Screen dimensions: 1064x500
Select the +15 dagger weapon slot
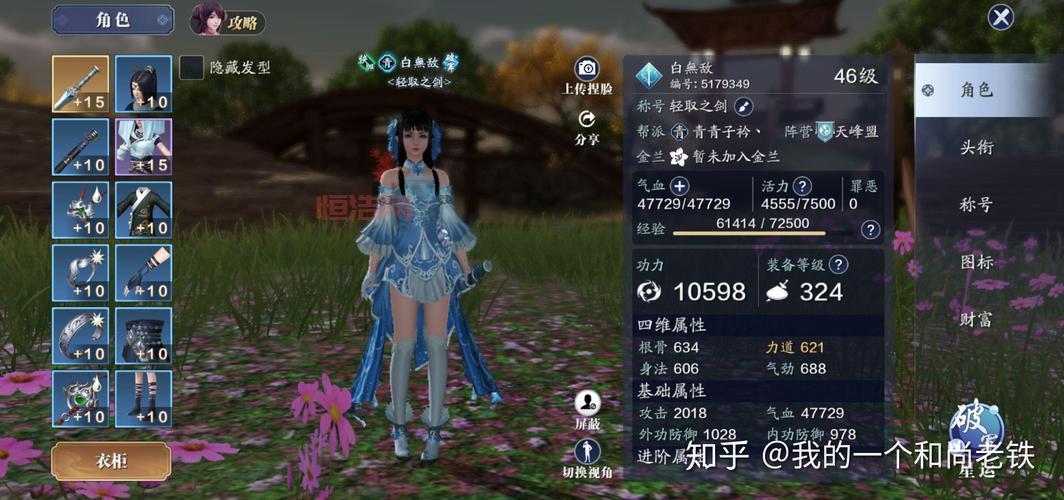[x=81, y=83]
